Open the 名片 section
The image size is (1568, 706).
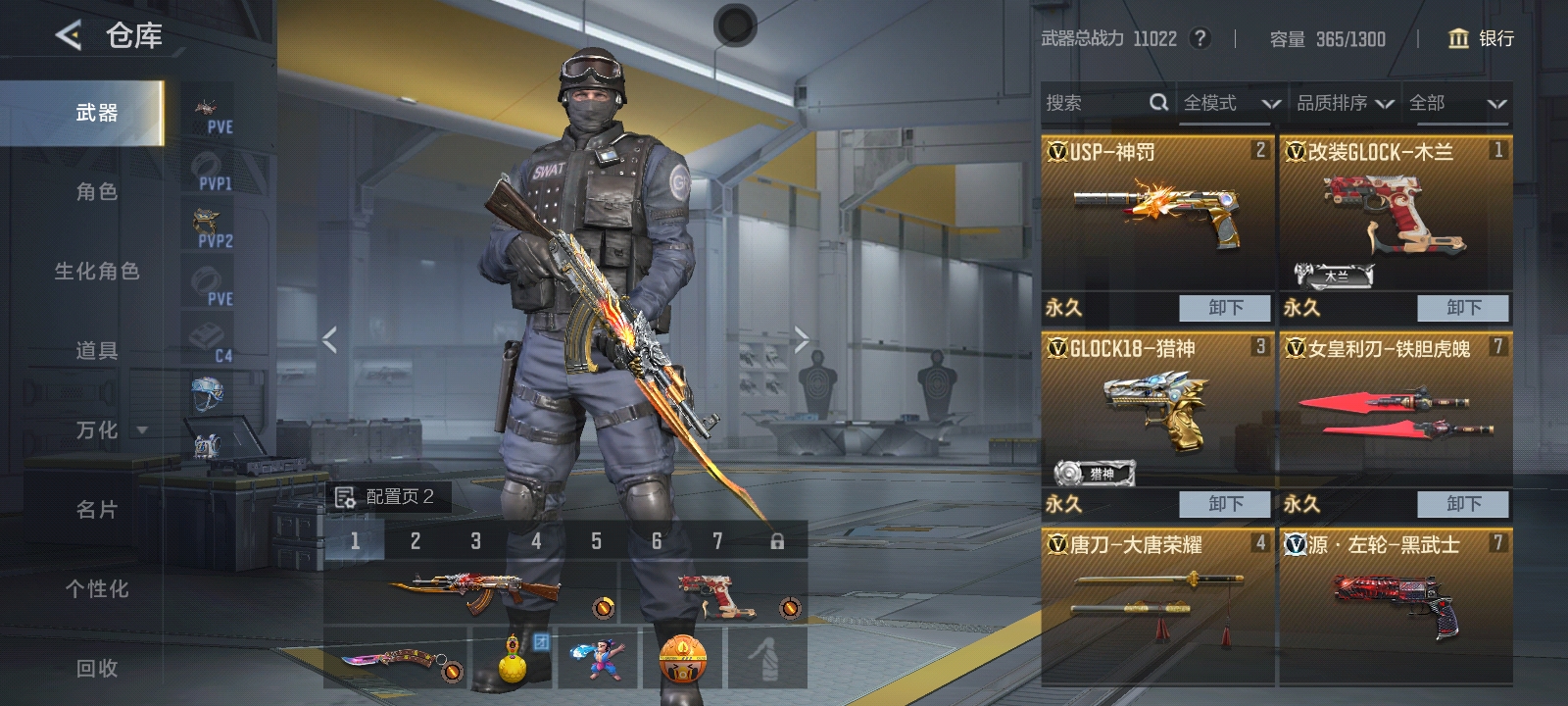click(x=96, y=510)
